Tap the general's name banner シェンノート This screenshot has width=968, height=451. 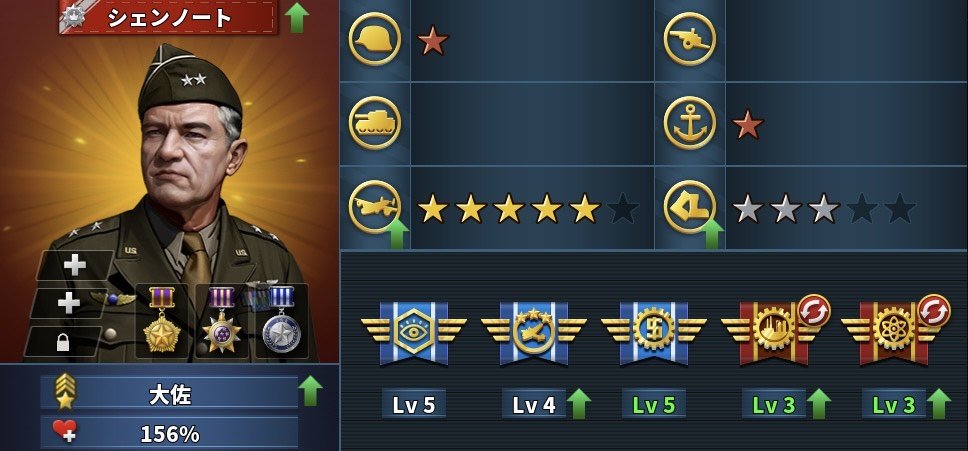168,17
